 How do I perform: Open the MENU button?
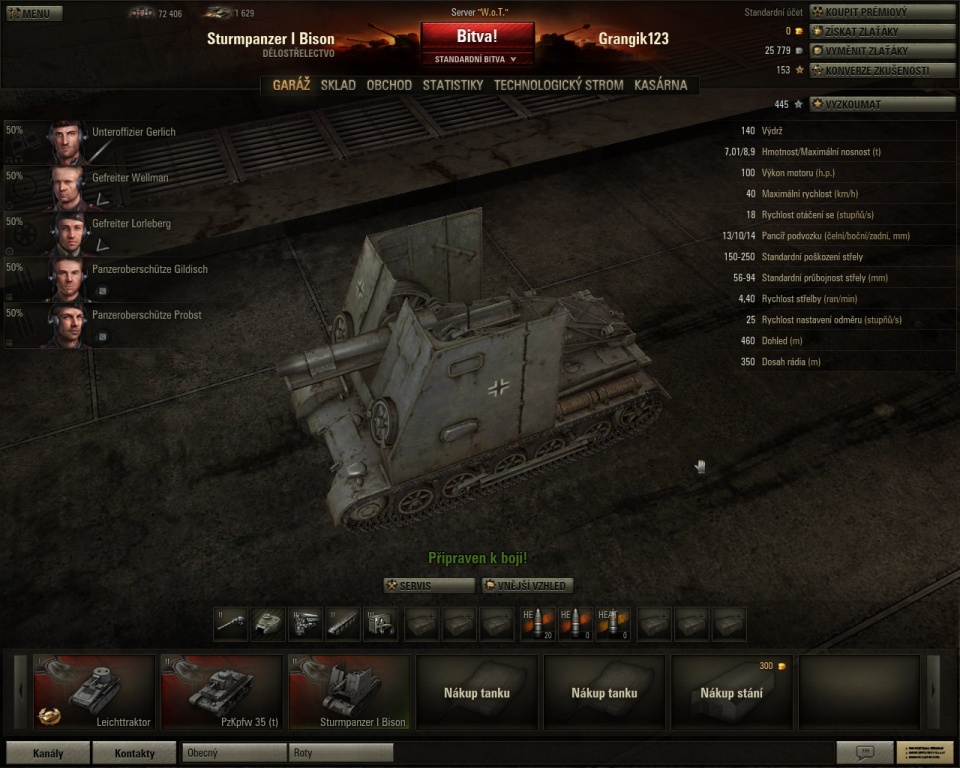[x=34, y=14]
